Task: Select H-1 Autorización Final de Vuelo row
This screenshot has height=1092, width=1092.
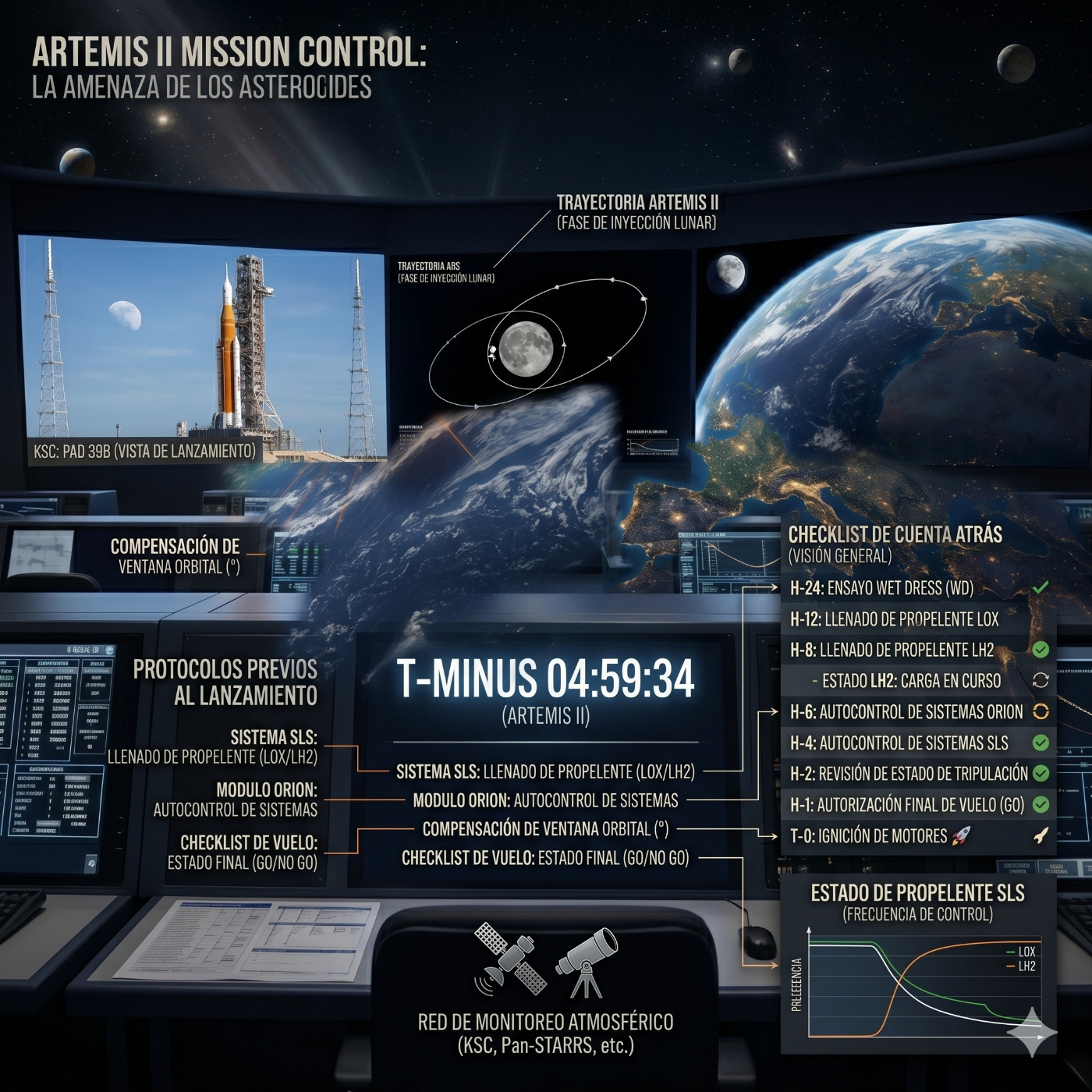Action: [906, 805]
